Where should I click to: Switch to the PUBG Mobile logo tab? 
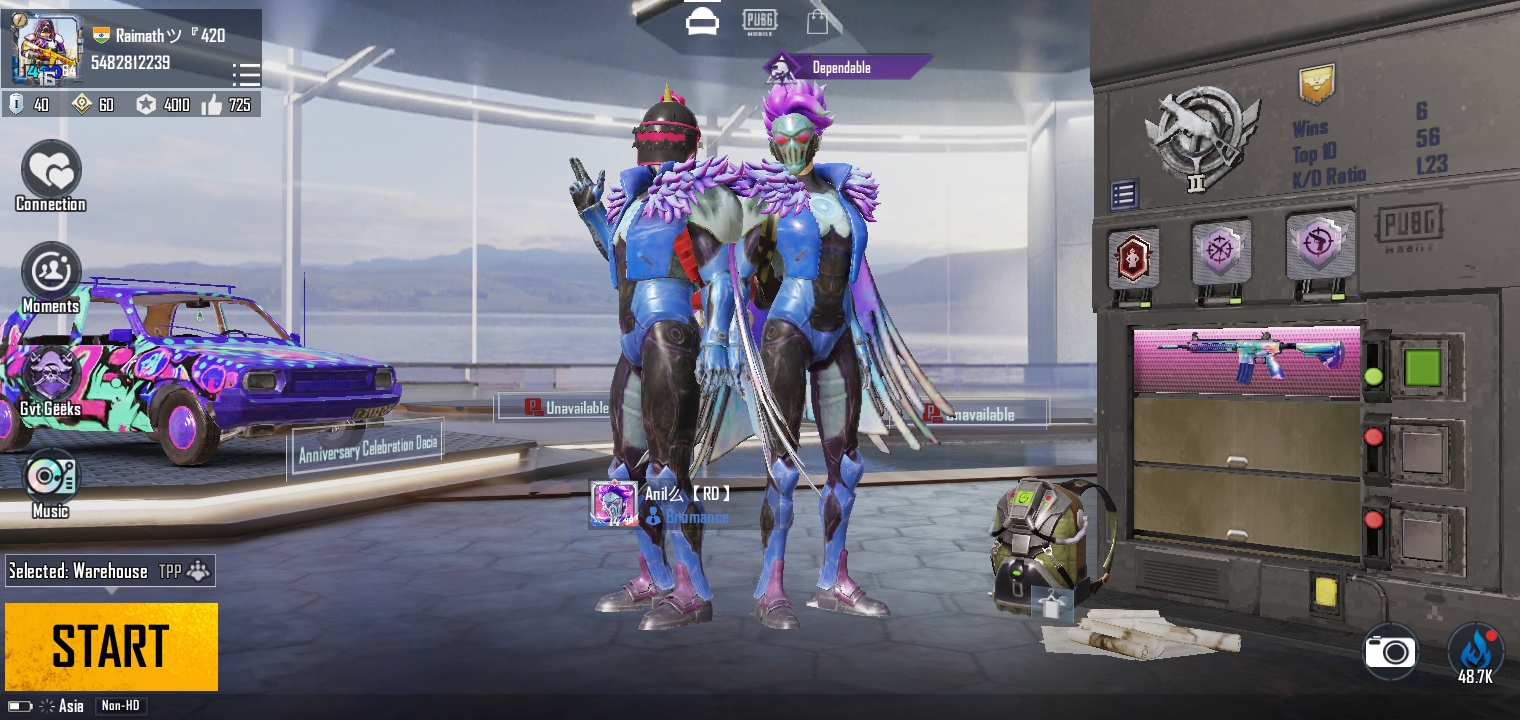tap(759, 22)
